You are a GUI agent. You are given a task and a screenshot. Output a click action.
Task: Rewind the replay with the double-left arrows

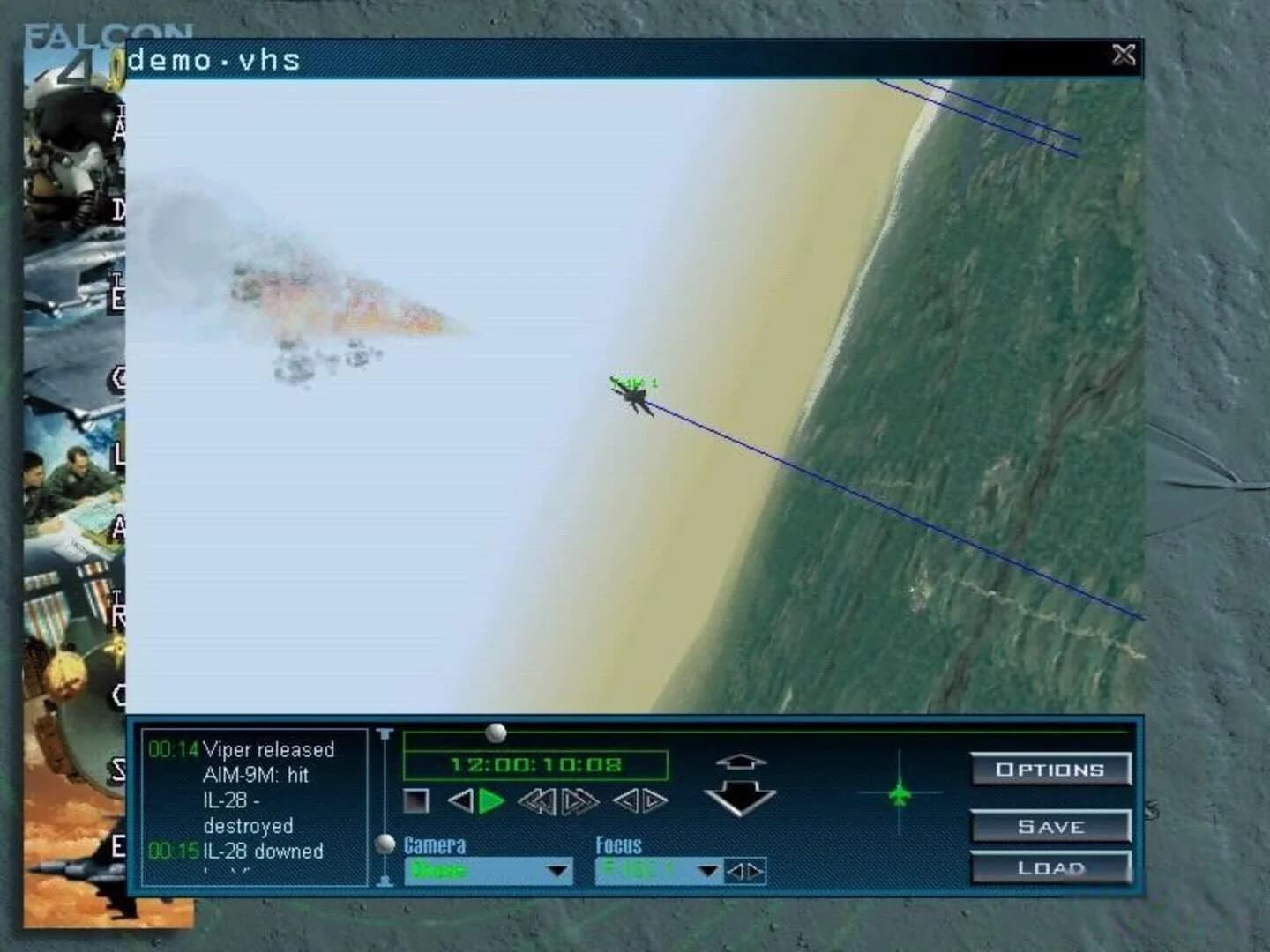[x=536, y=801]
